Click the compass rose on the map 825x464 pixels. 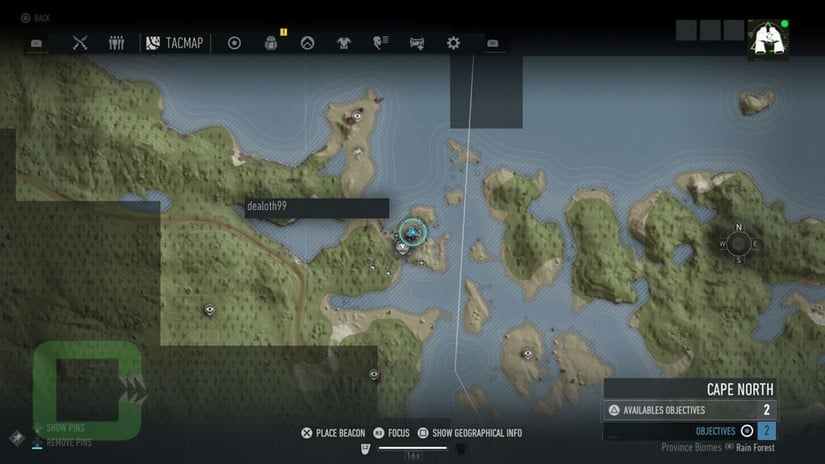click(739, 244)
